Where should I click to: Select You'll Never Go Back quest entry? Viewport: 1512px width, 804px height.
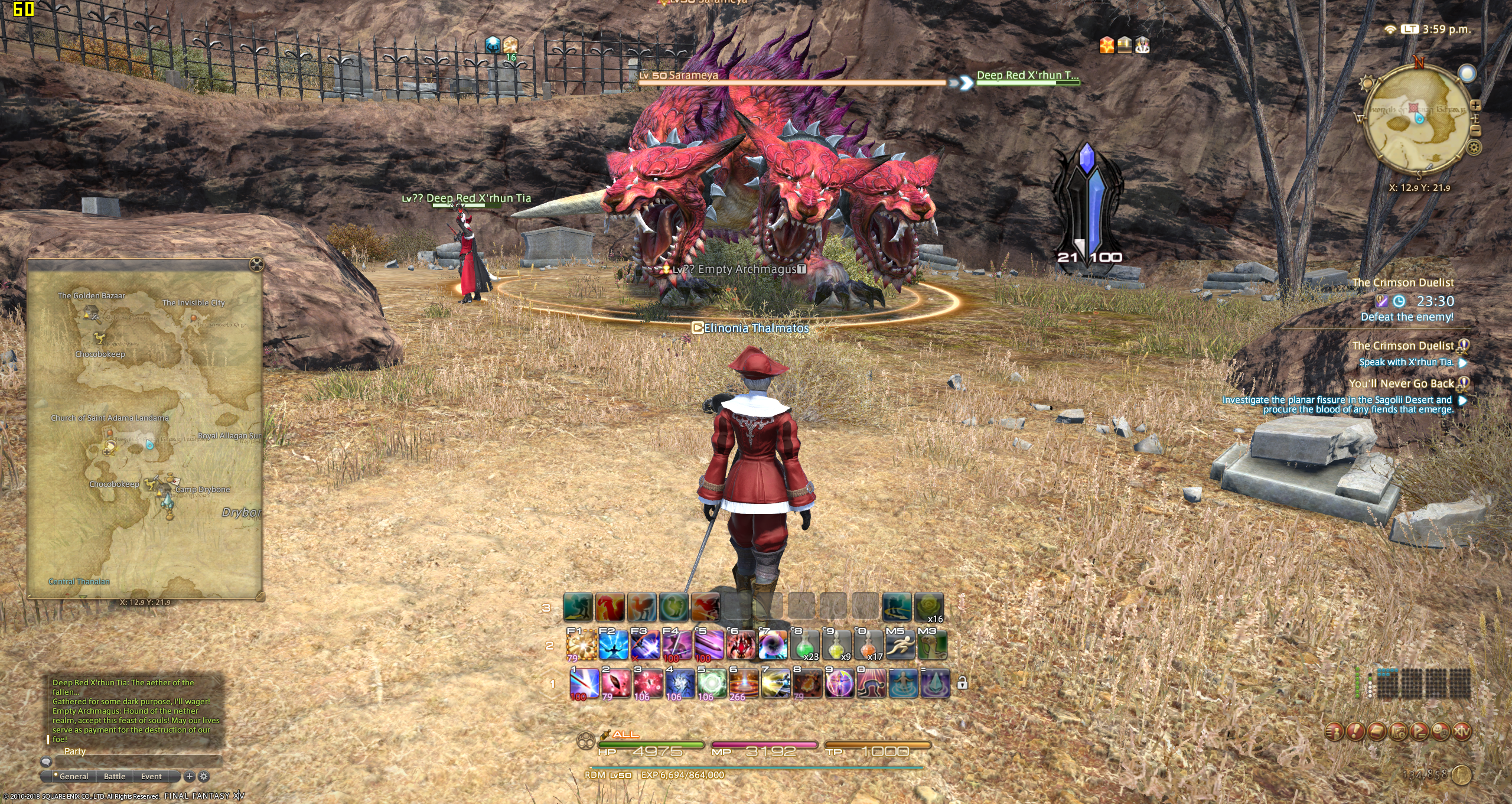coord(1401,384)
